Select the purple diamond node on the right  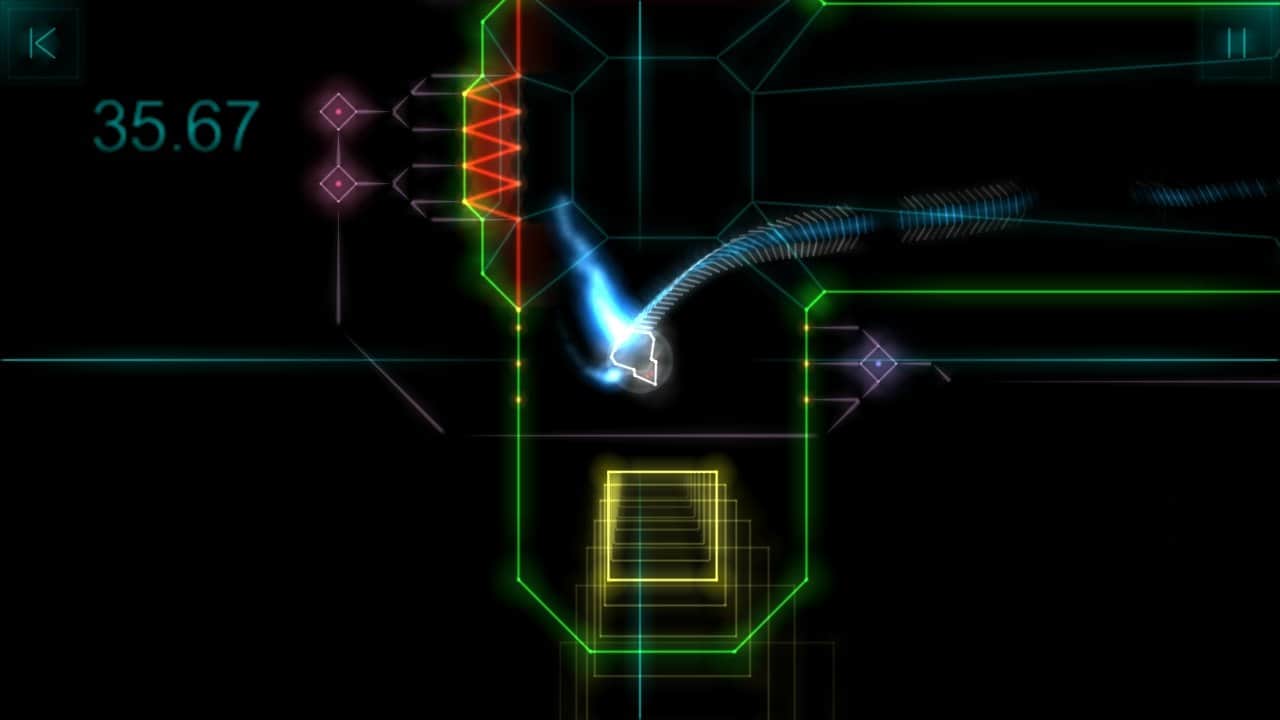pyautogui.click(x=877, y=364)
